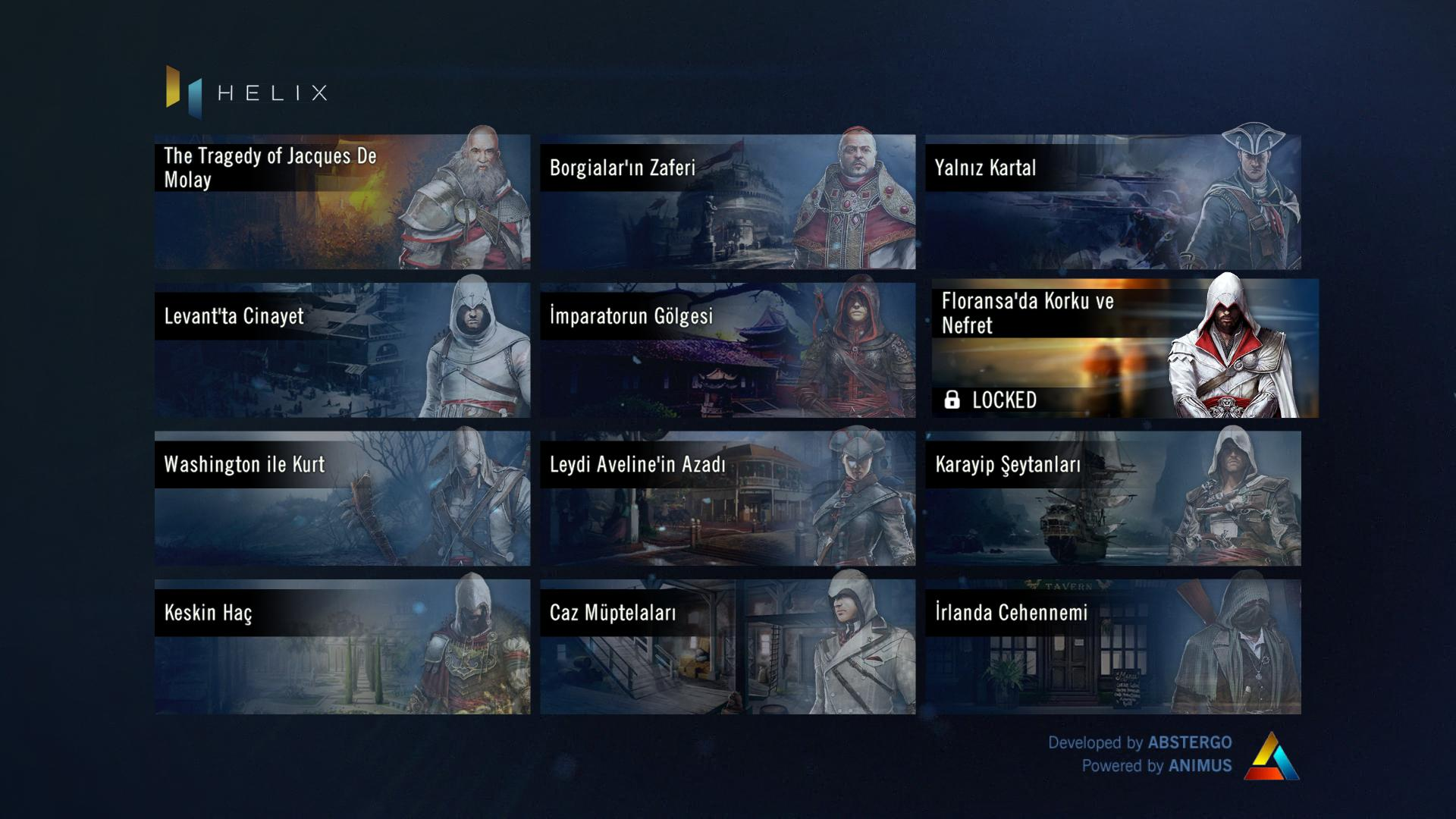Image resolution: width=1456 pixels, height=819 pixels.
Task: Open the Borgialar'ın Zaferi memory tile
Action: (x=727, y=202)
